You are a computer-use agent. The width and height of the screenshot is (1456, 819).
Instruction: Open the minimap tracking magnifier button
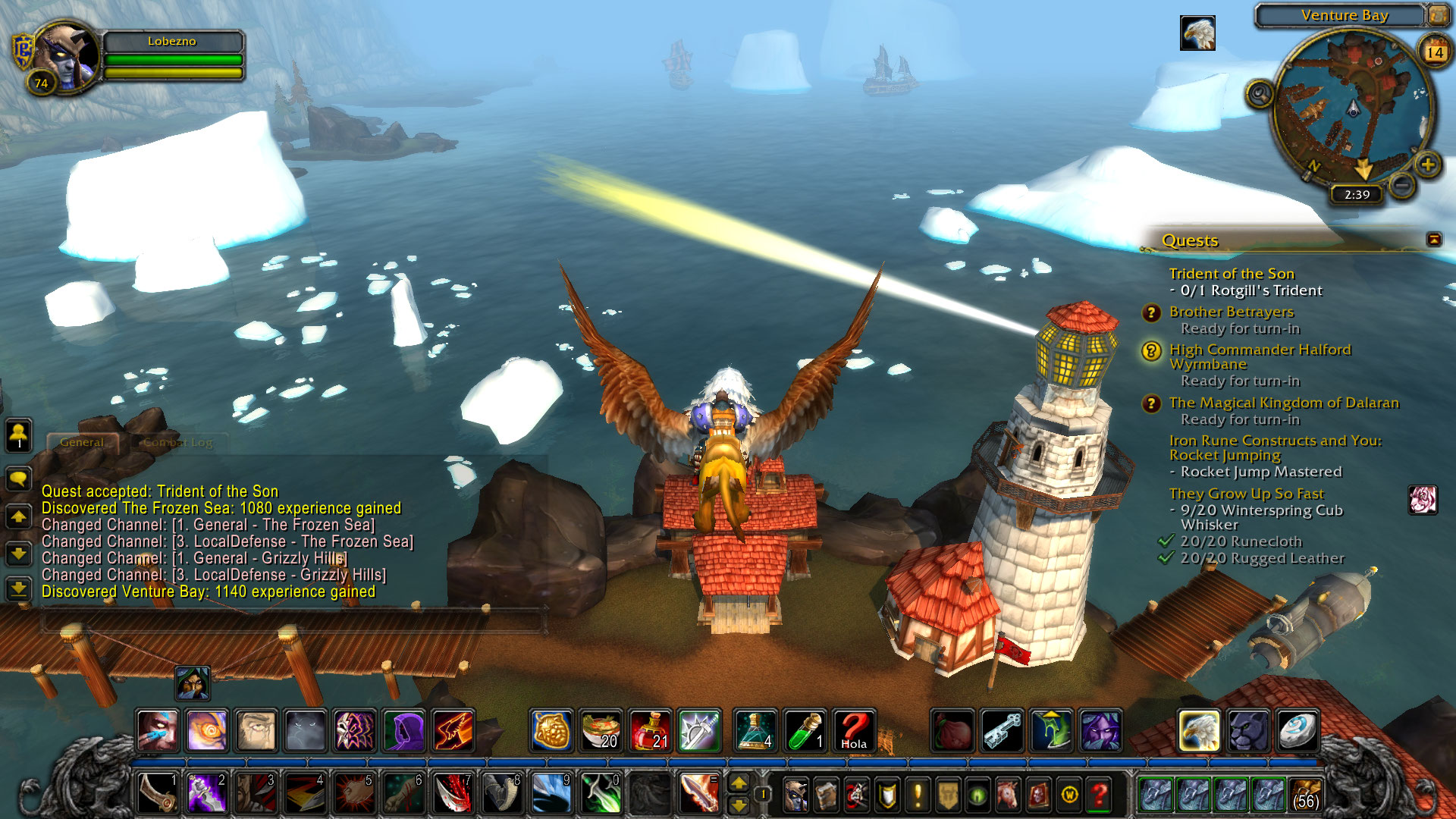(x=1260, y=95)
